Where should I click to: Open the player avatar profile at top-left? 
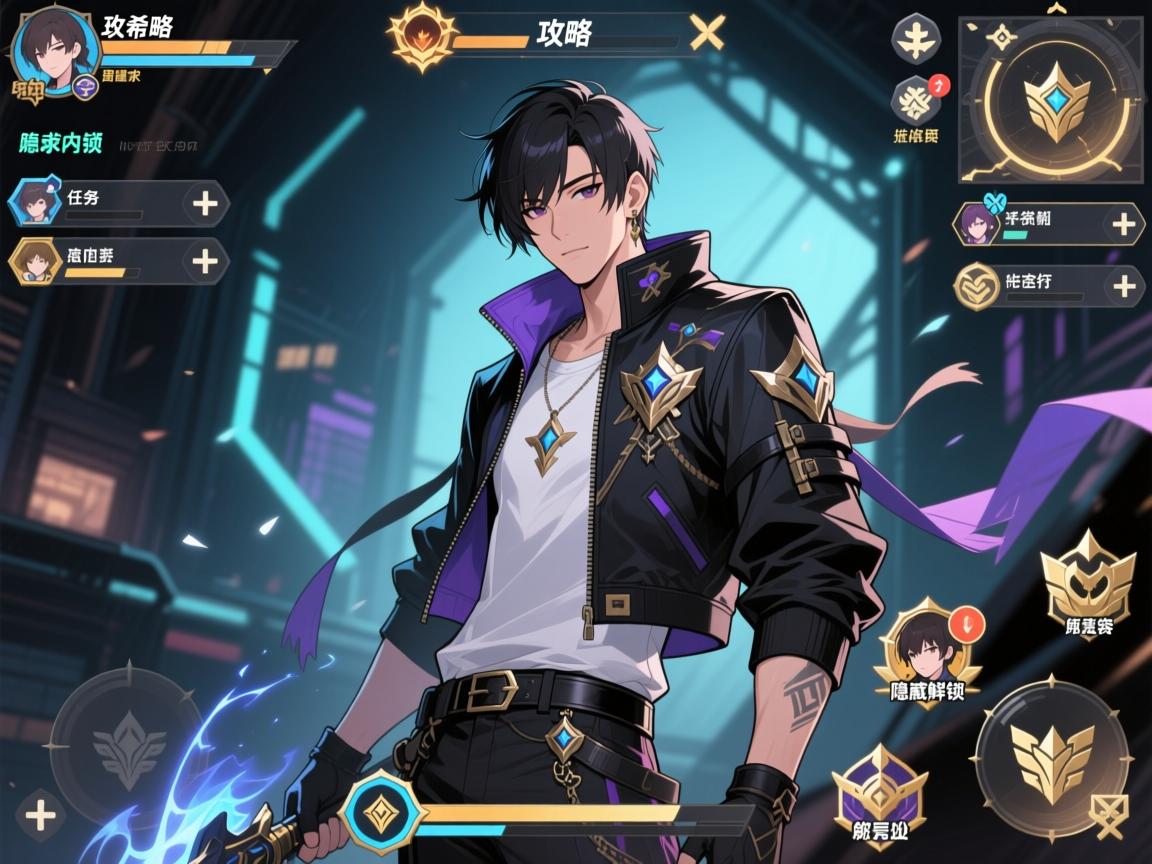[54, 50]
